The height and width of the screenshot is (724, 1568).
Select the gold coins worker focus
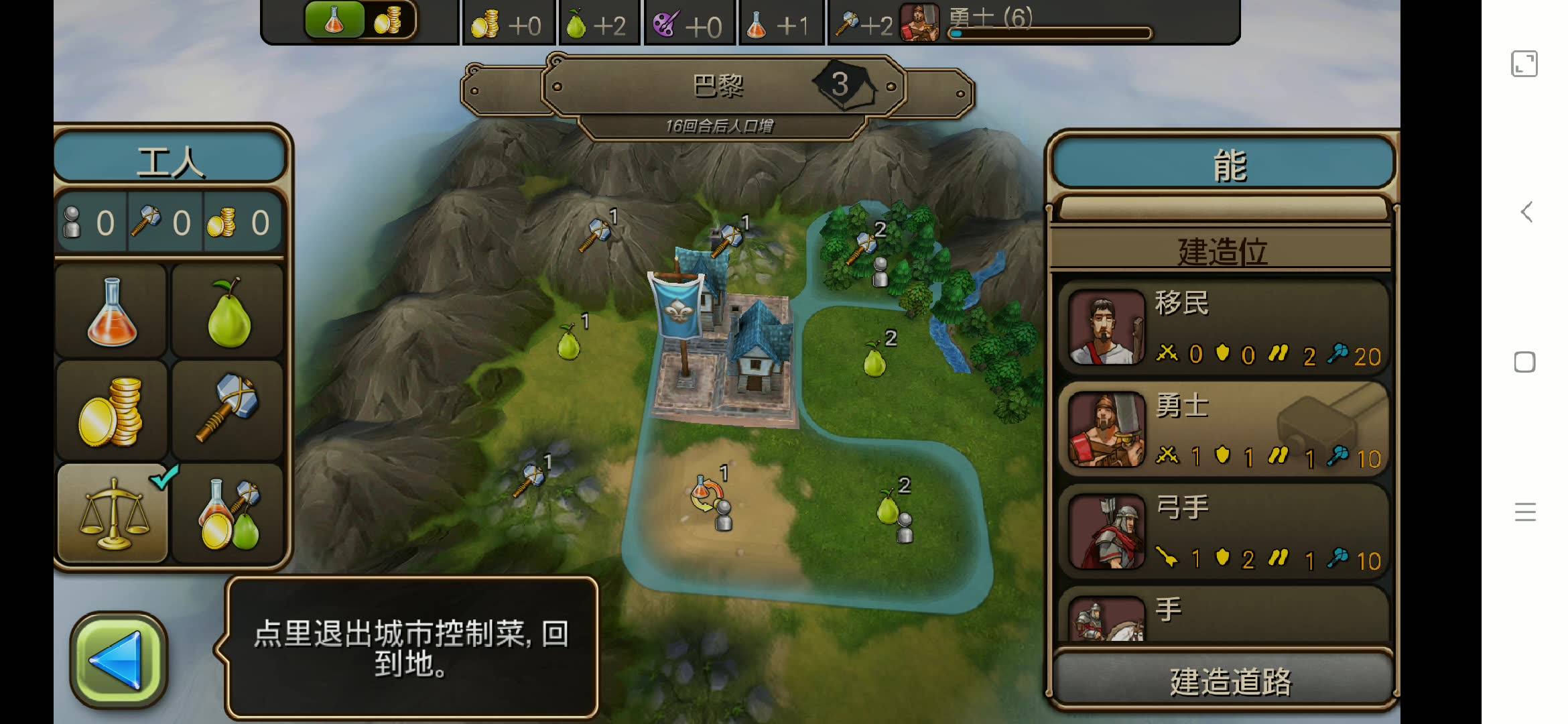(112, 411)
